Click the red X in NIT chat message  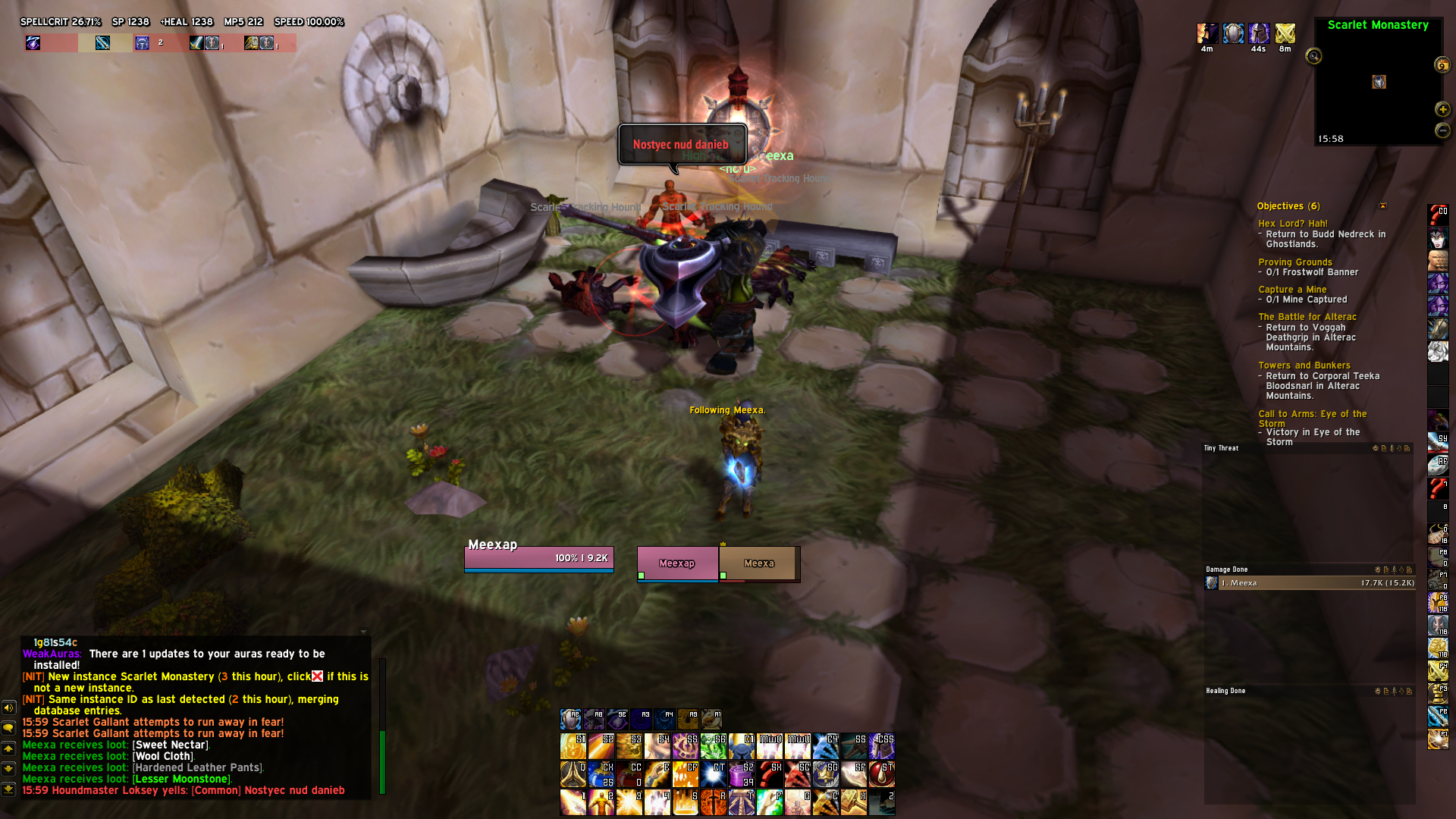[317, 676]
